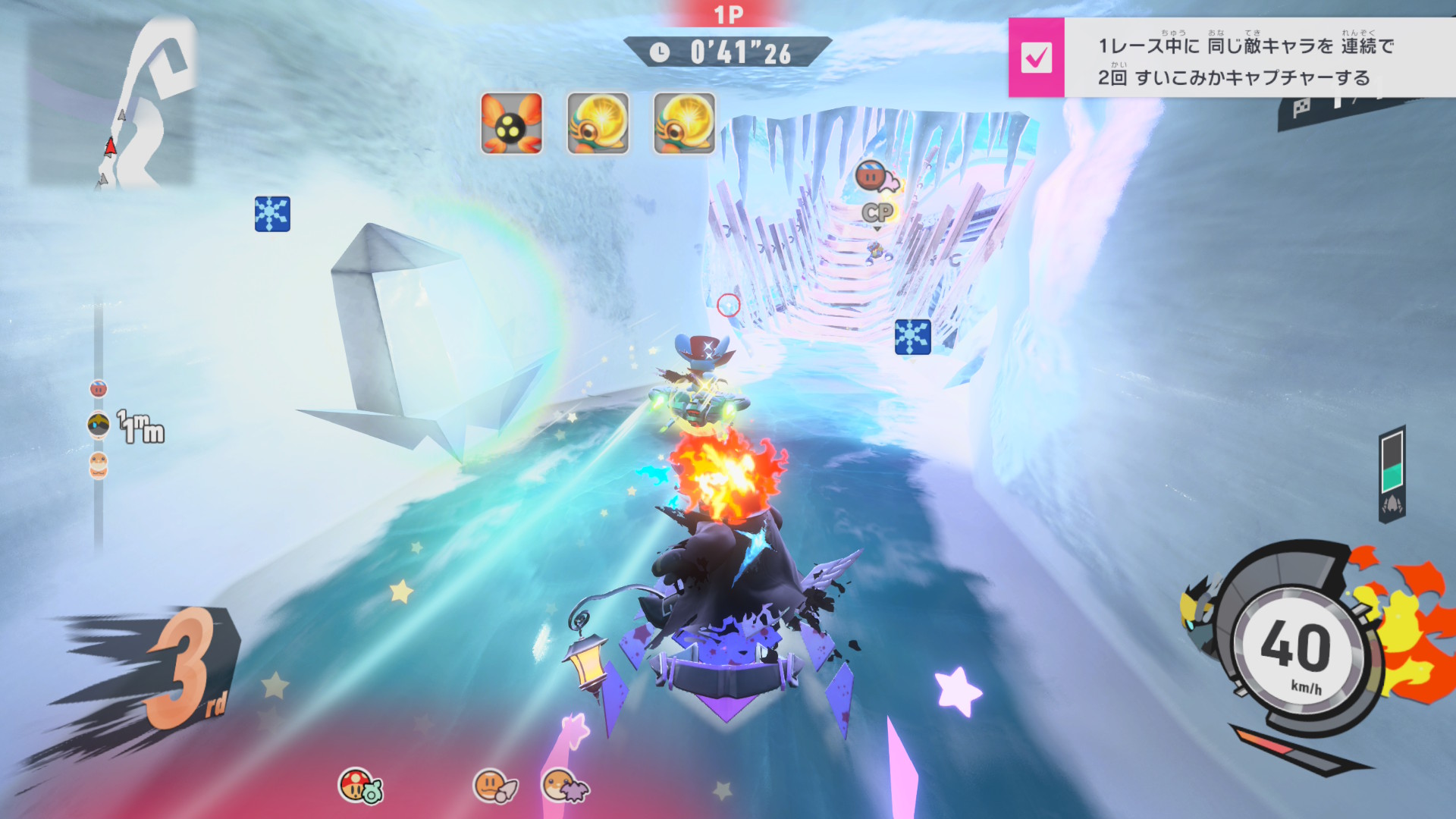Click the orange face with purple bat icon
Viewport: 1456px width, 819px height.
click(564, 786)
